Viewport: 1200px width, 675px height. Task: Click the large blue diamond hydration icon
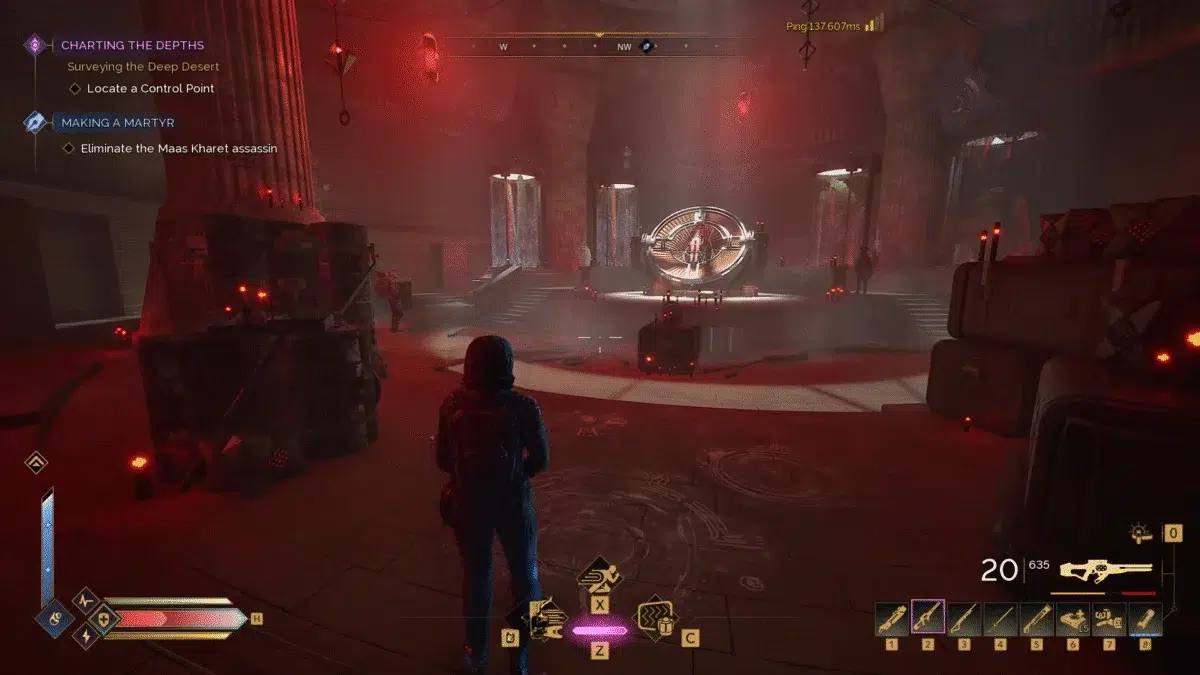pyautogui.click(x=54, y=618)
